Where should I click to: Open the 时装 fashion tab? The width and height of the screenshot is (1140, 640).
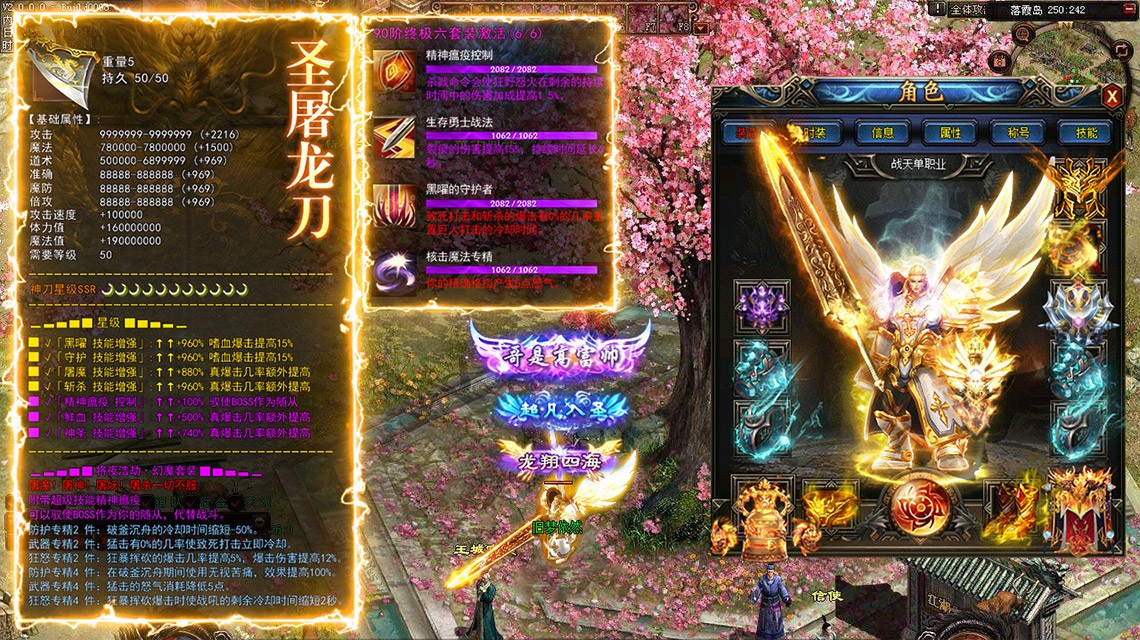pos(814,132)
